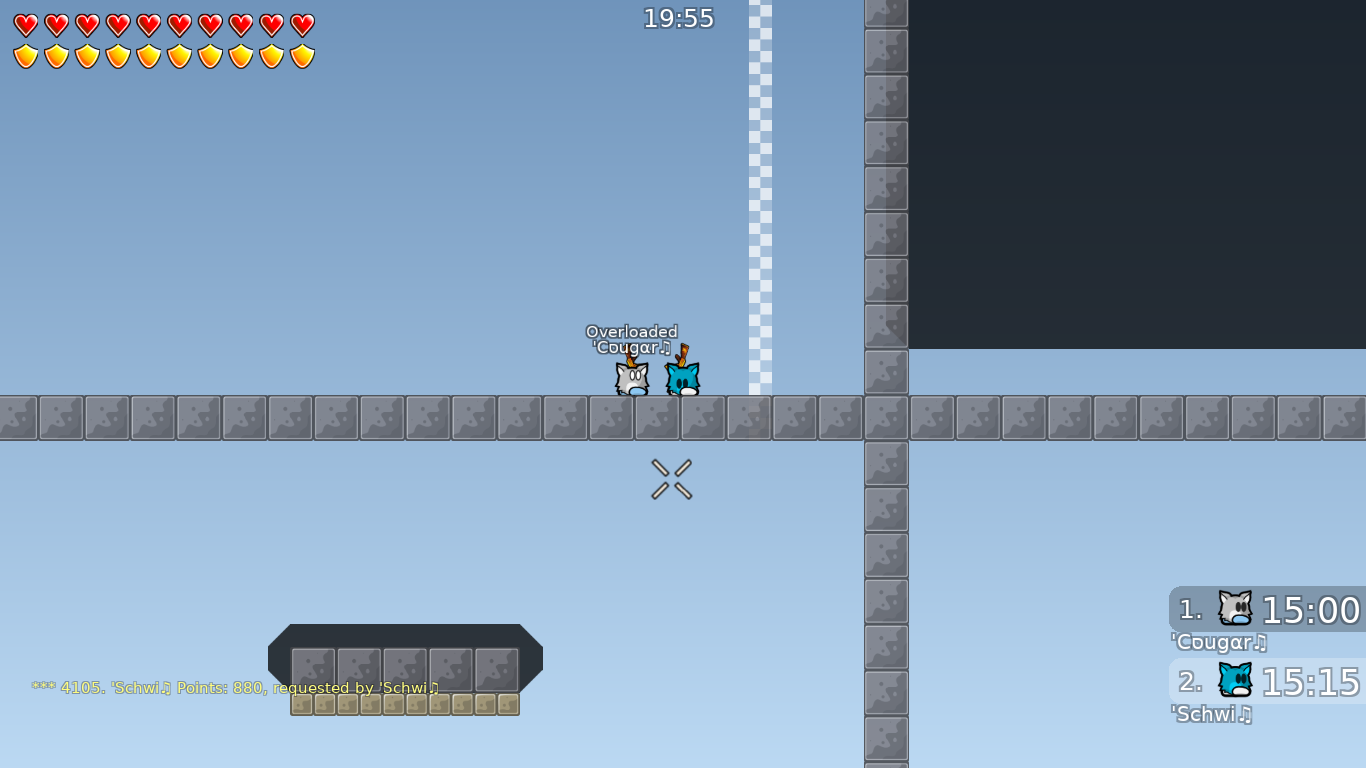This screenshot has height=768, width=1366.
Task: Click the blue tee avatar next to rank 2
Action: pos(1237,681)
